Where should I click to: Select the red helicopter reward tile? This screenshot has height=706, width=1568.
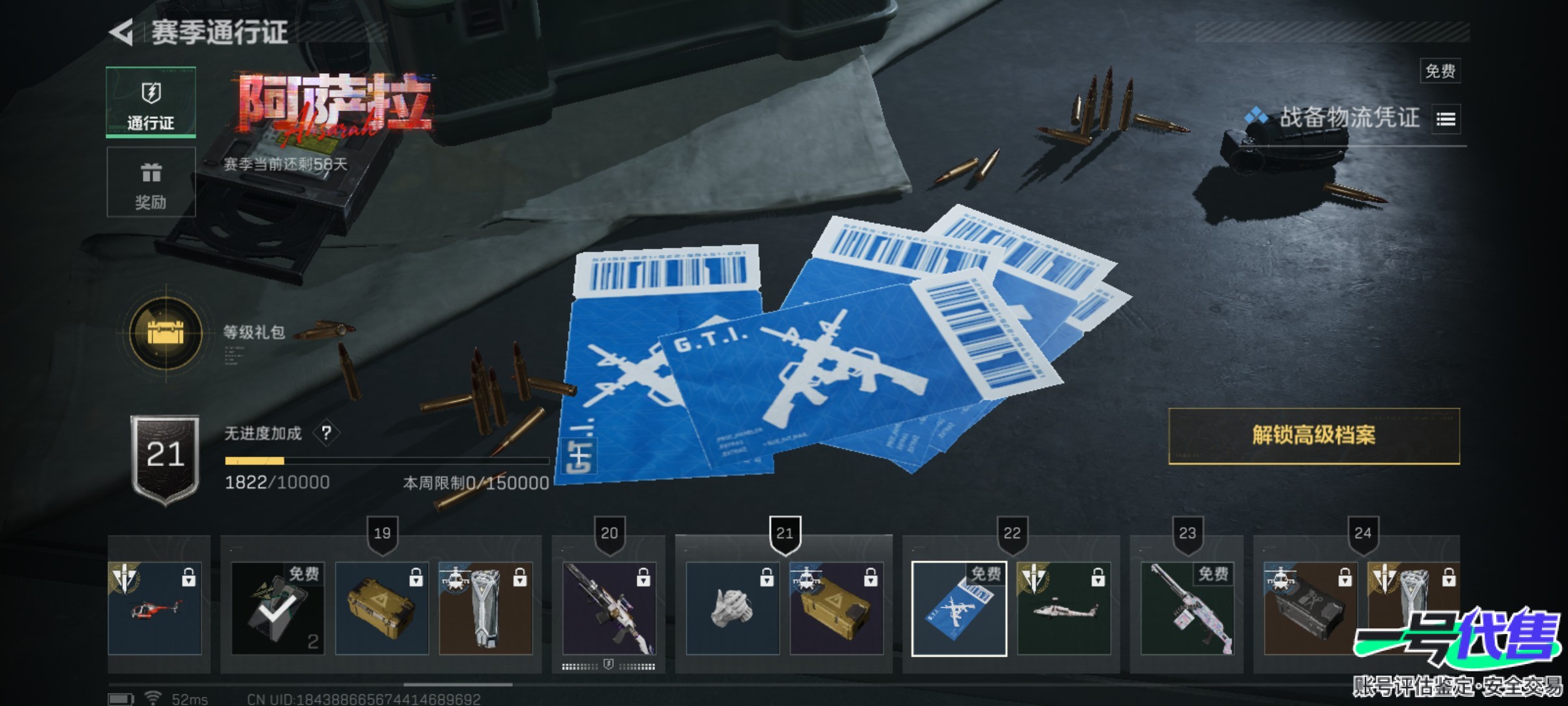155,609
